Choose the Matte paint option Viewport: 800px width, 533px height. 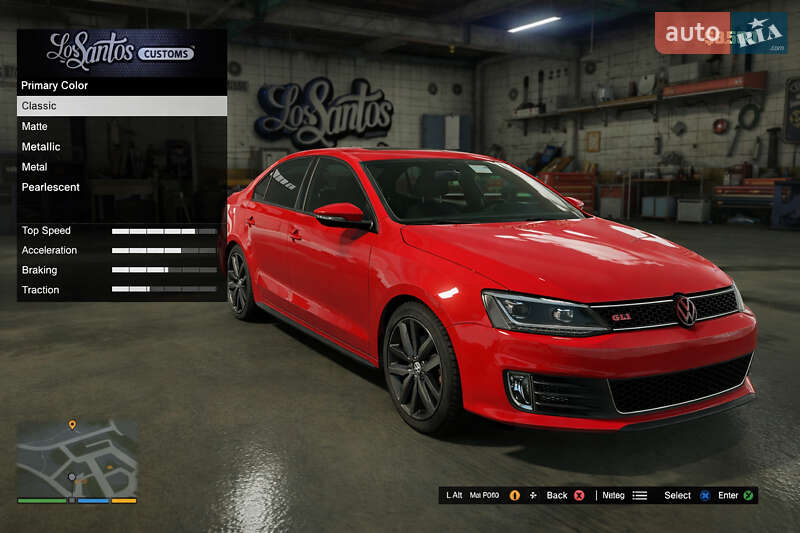(121, 126)
